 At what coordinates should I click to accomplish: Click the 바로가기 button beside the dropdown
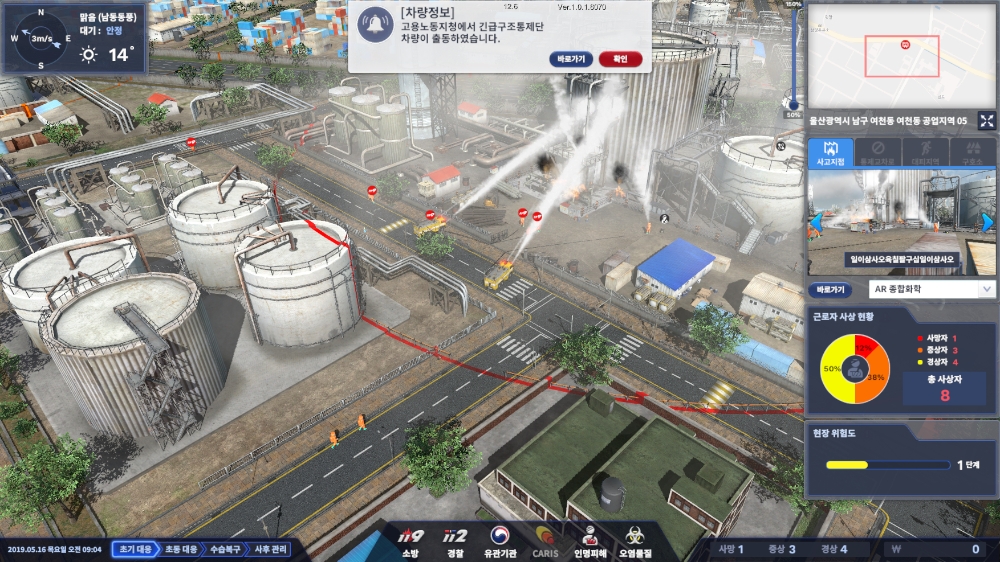point(831,289)
